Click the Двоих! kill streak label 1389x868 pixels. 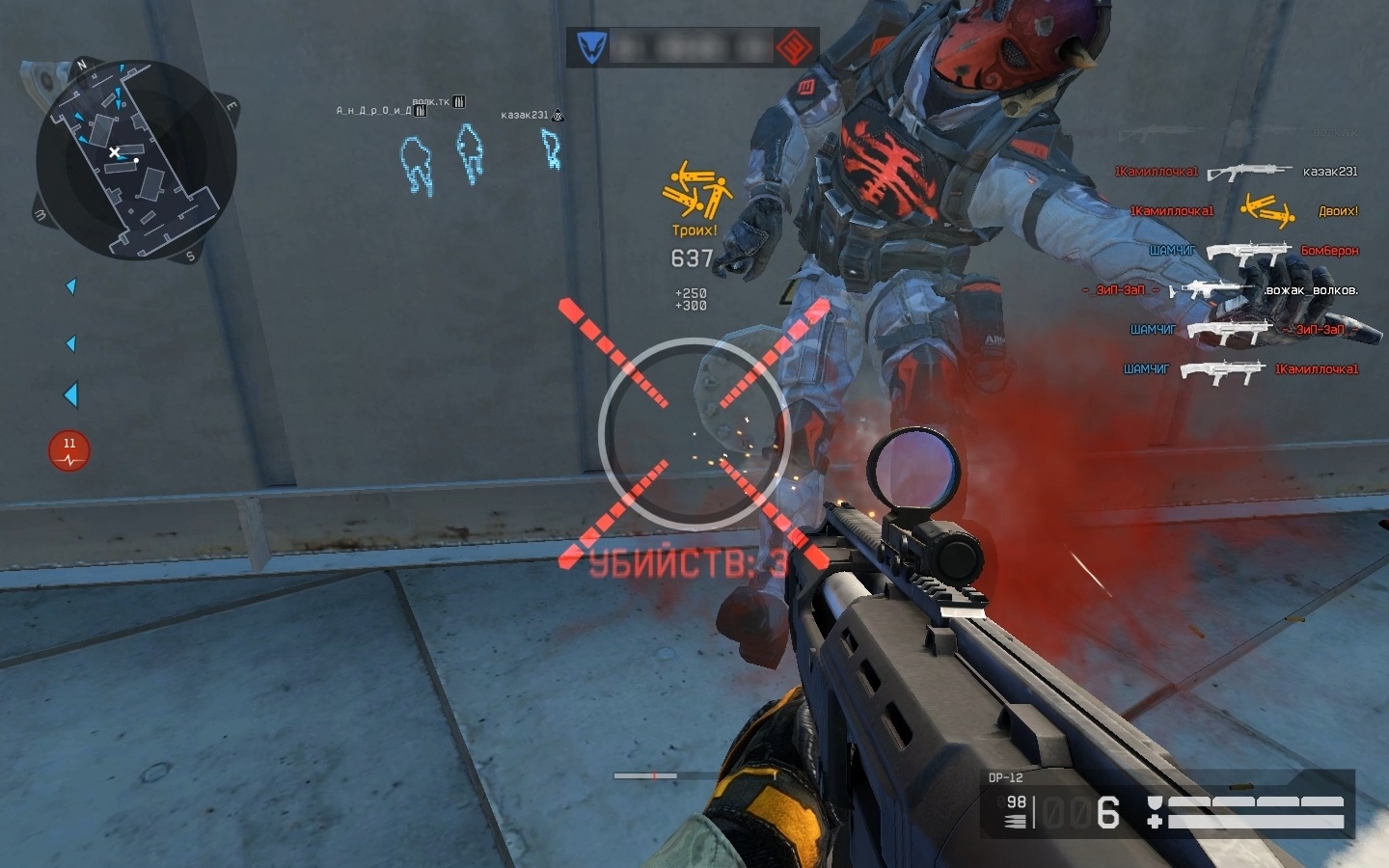click(x=1340, y=210)
